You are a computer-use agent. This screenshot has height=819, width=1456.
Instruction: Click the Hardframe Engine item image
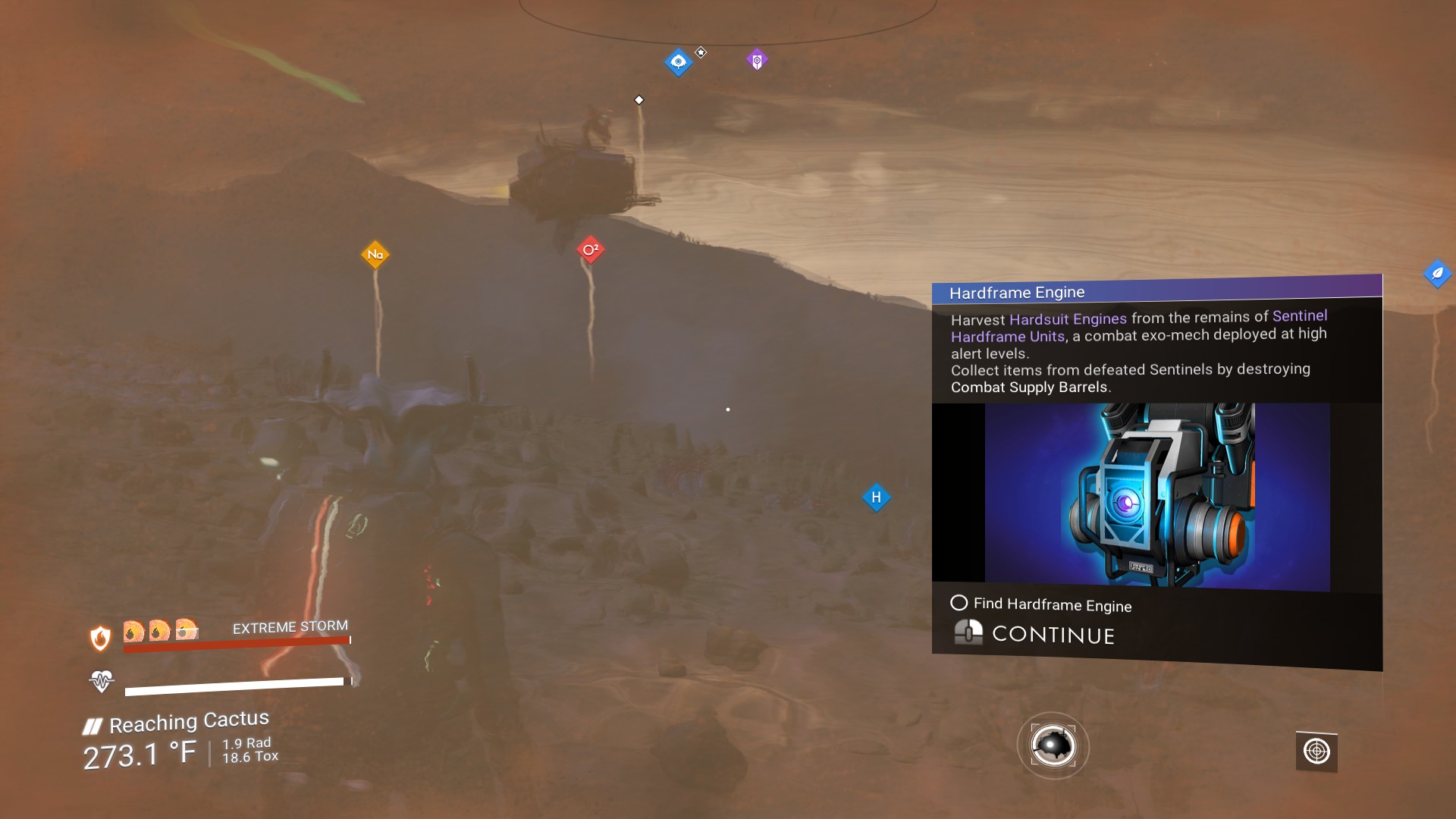[1157, 497]
